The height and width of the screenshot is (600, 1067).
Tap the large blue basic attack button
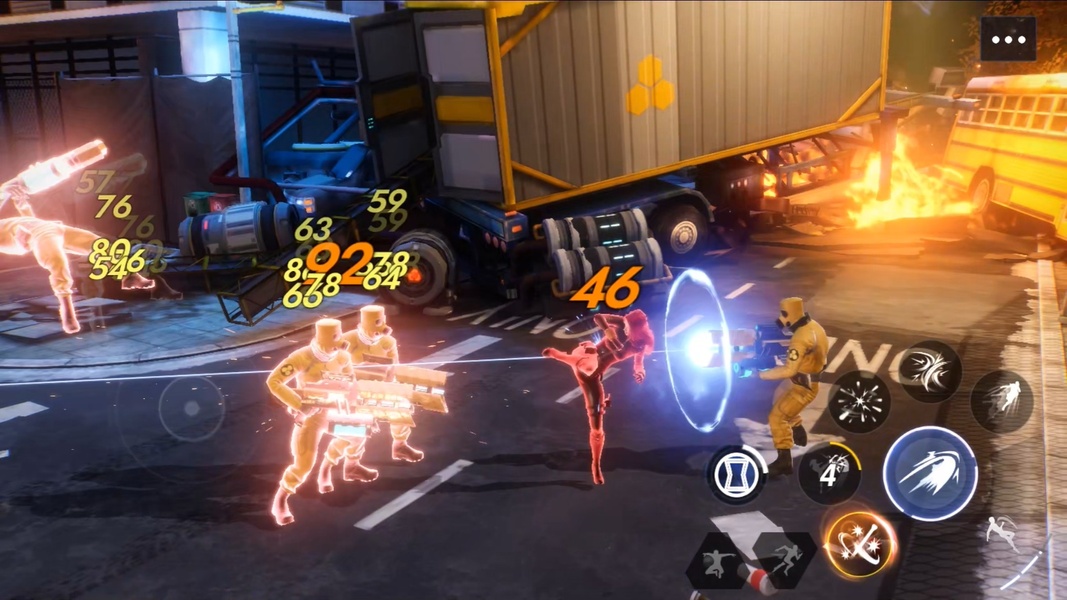[x=929, y=474]
